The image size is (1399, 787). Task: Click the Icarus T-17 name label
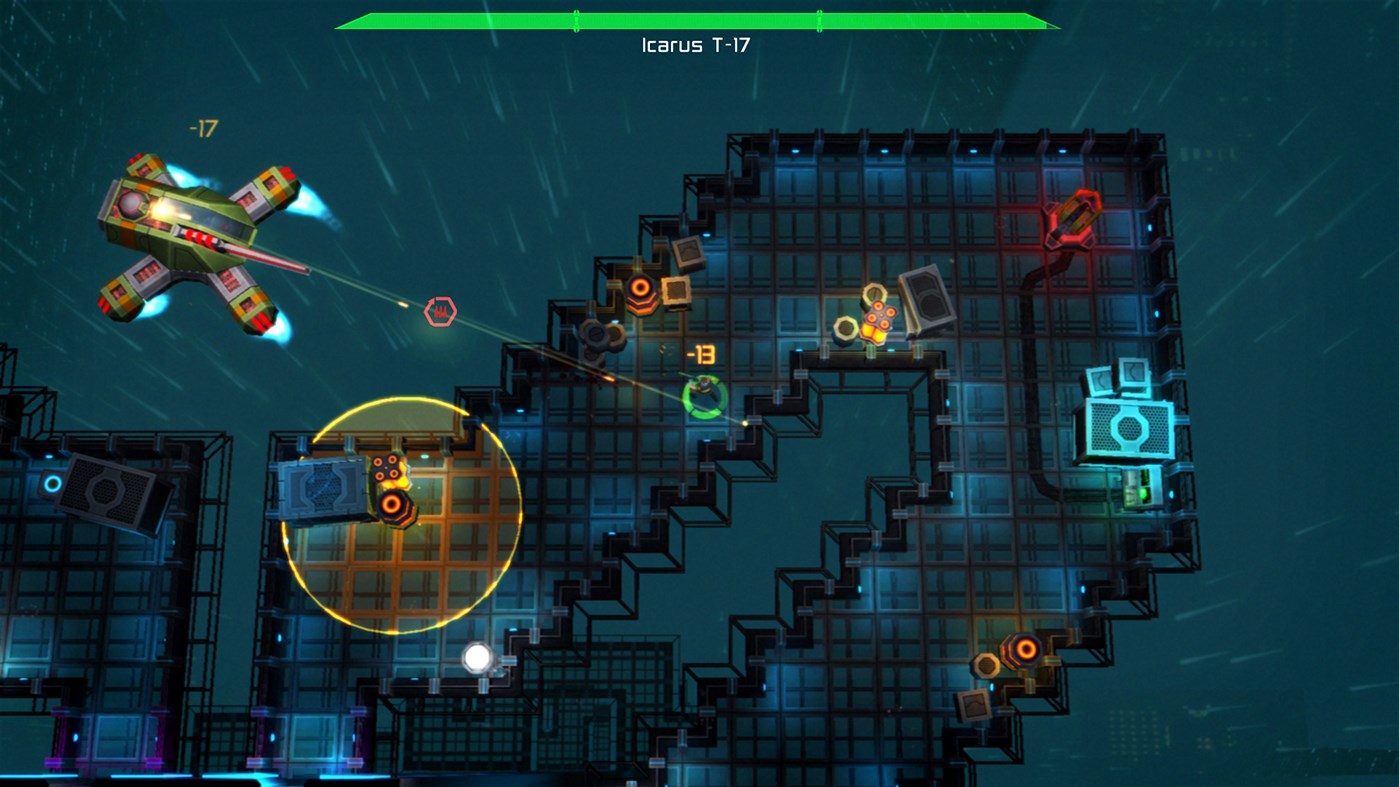pos(696,43)
